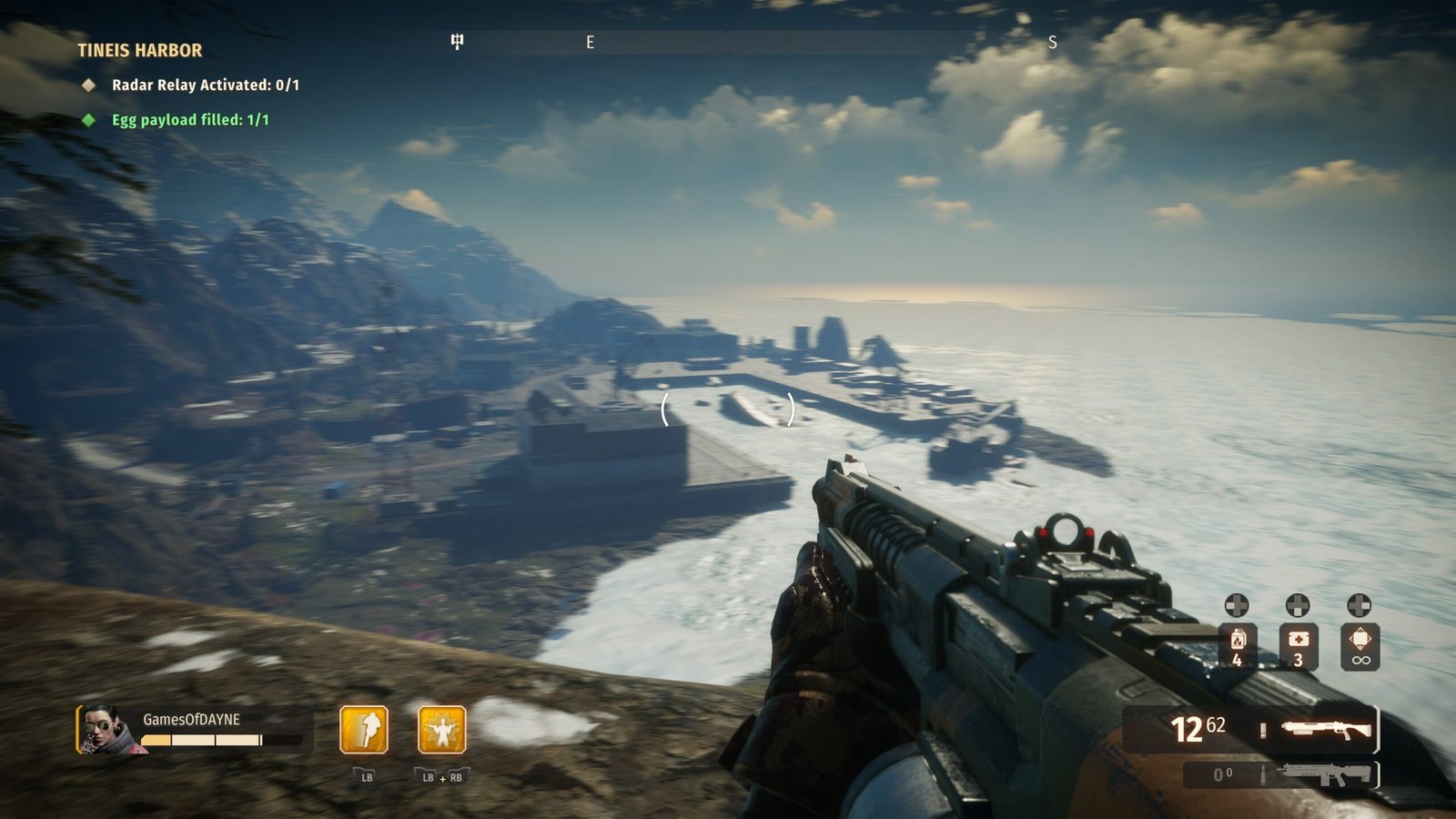Select the Radar Relay Activated objective
This screenshot has width=1456, height=819.
[x=205, y=85]
